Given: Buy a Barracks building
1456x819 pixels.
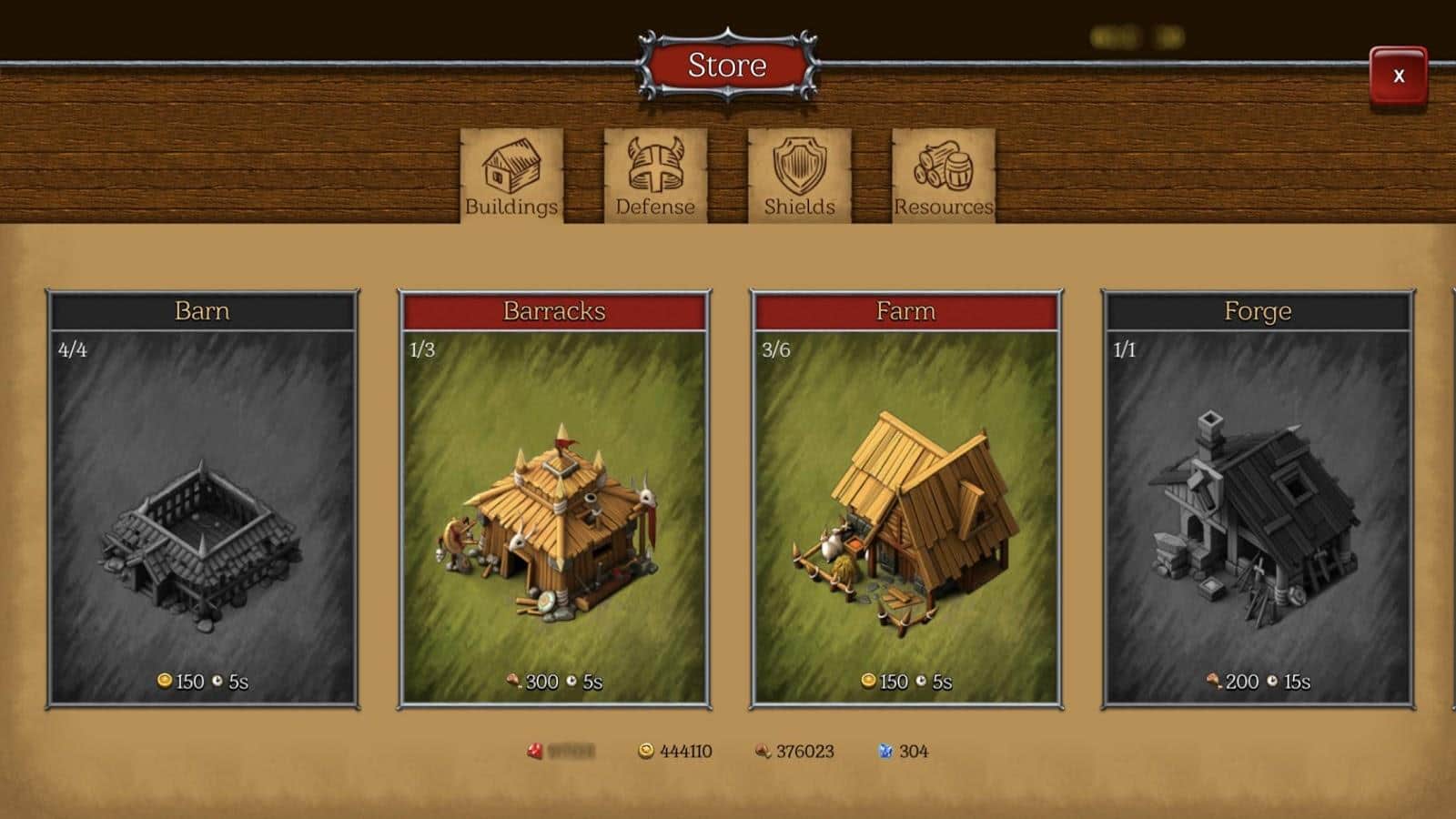Looking at the screenshot, I should pyautogui.click(x=554, y=499).
